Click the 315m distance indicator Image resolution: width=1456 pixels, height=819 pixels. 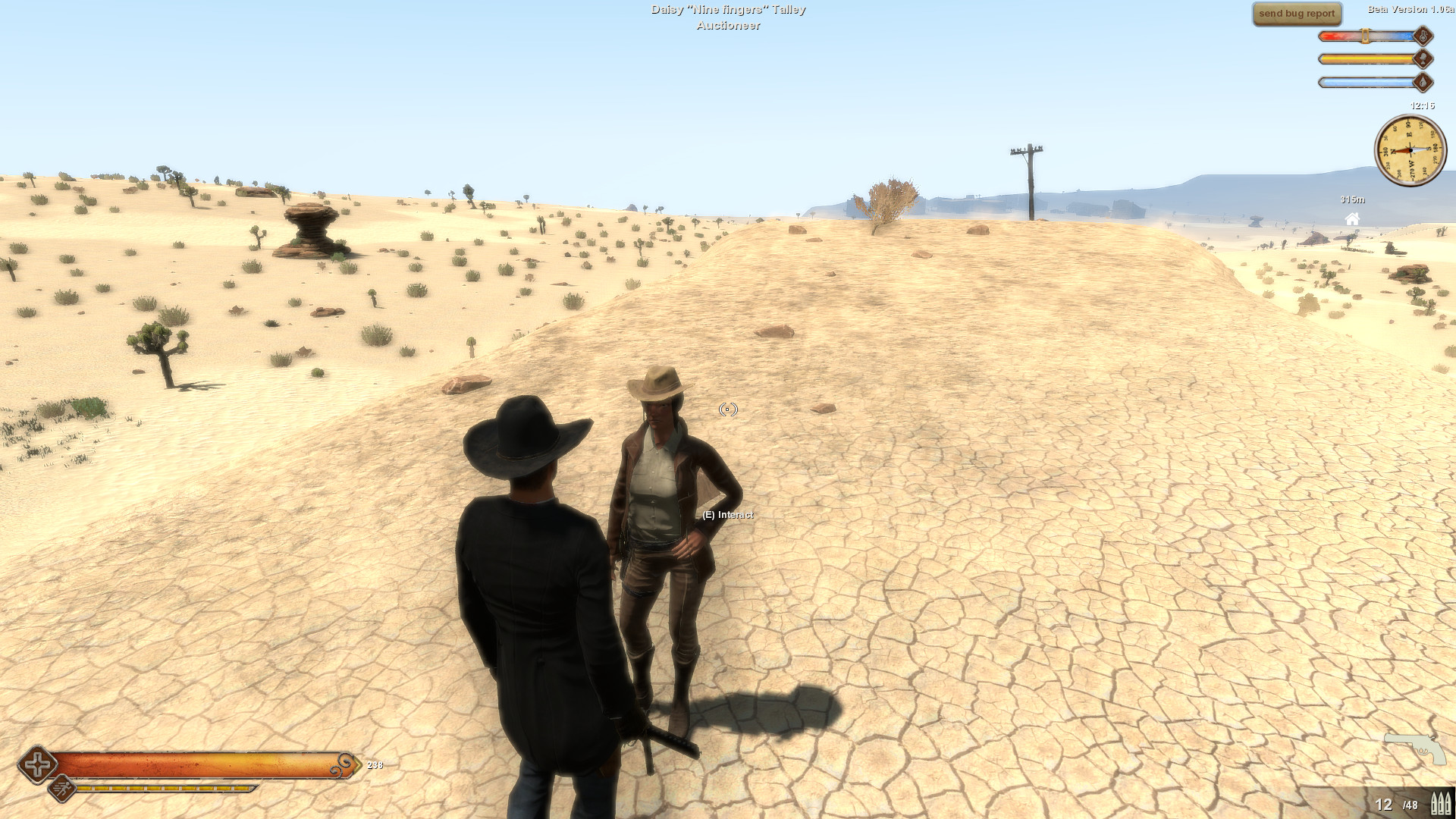click(x=1352, y=200)
